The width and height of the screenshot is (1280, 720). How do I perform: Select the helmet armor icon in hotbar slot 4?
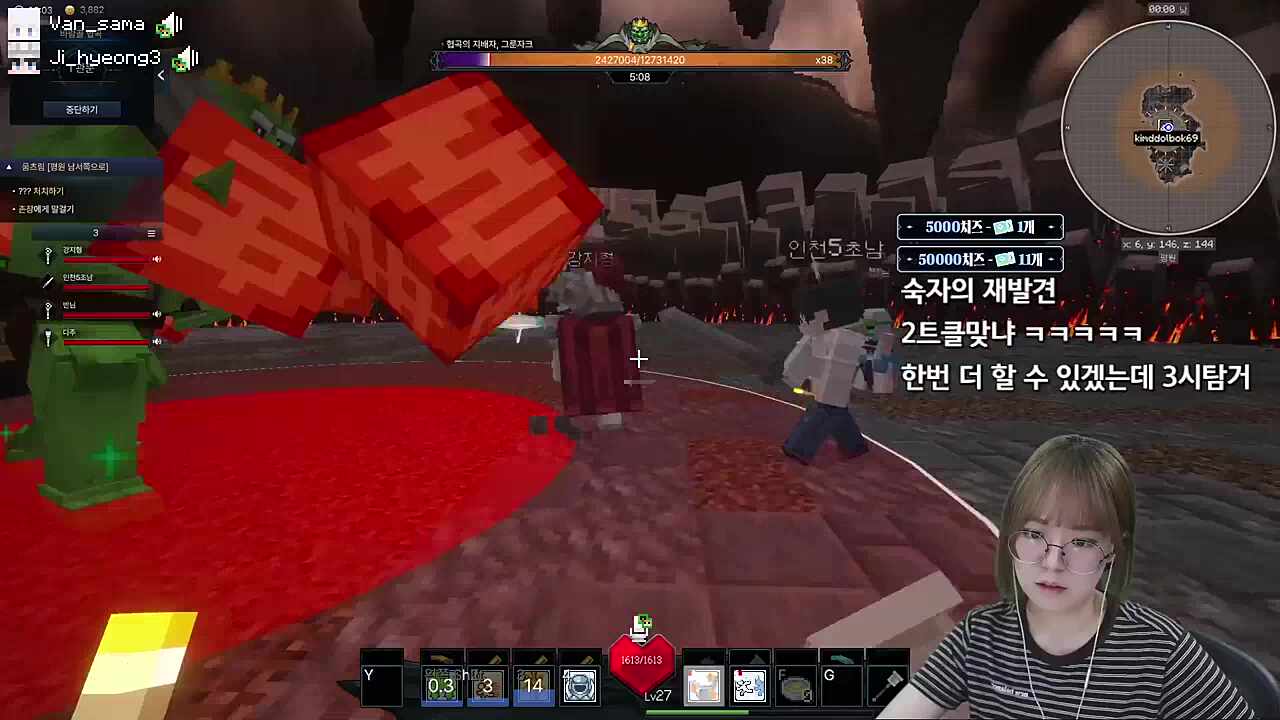point(578,686)
